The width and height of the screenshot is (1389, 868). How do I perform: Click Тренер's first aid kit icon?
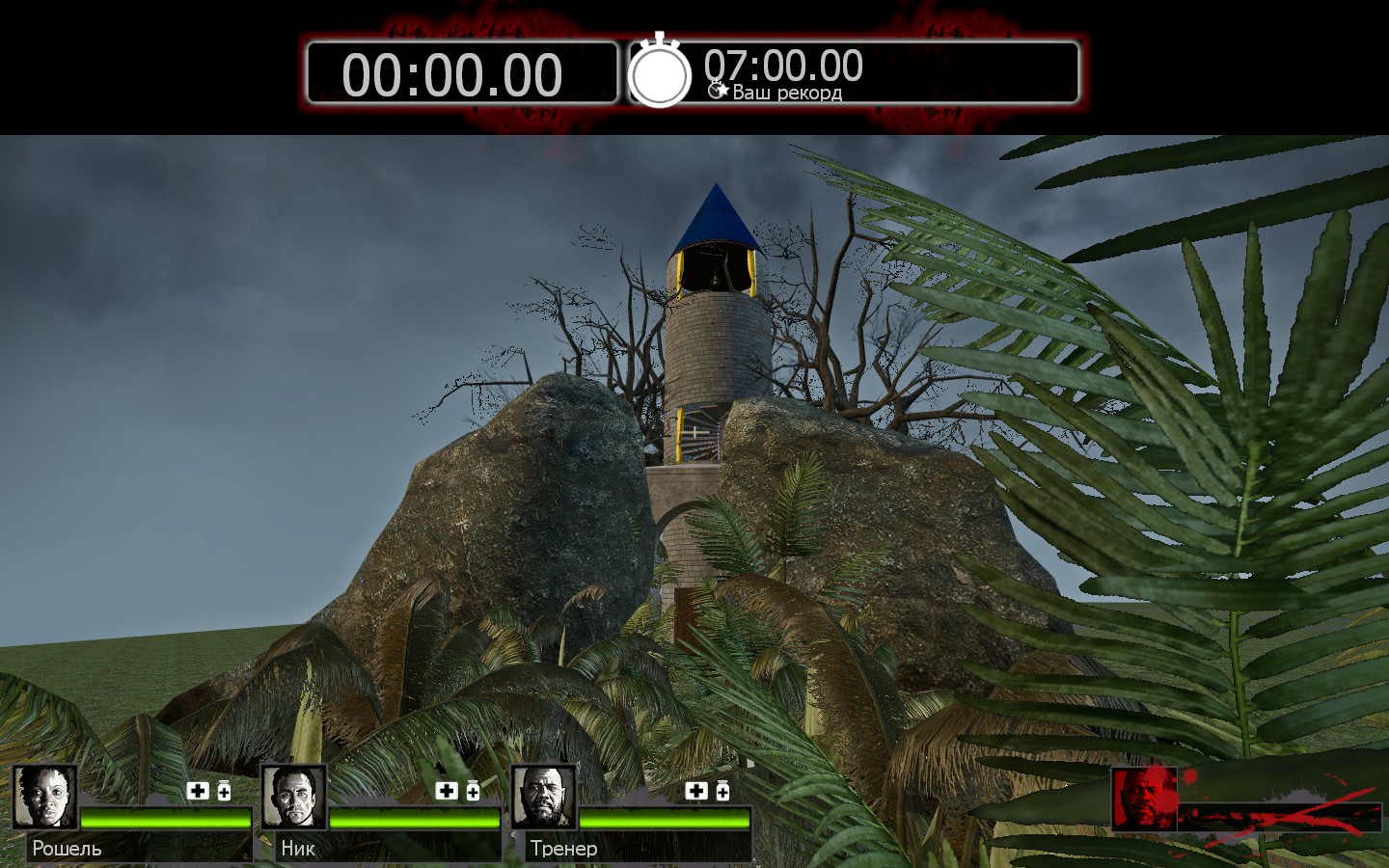[x=696, y=791]
